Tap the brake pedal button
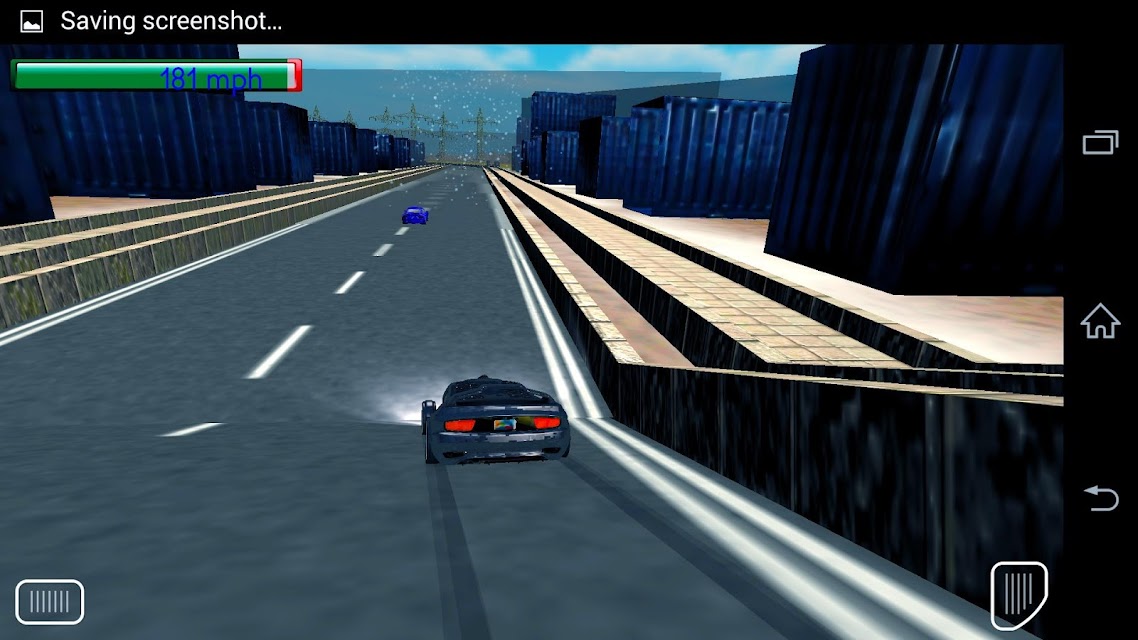Image resolution: width=1138 pixels, height=640 pixels. point(50,602)
